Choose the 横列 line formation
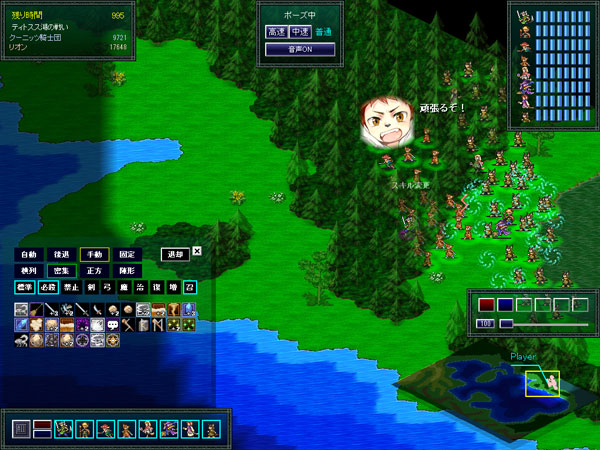 28,271
